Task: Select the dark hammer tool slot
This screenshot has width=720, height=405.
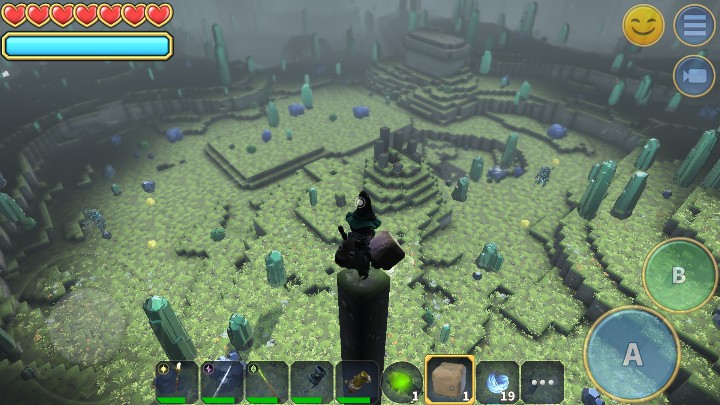Action: (x=312, y=382)
